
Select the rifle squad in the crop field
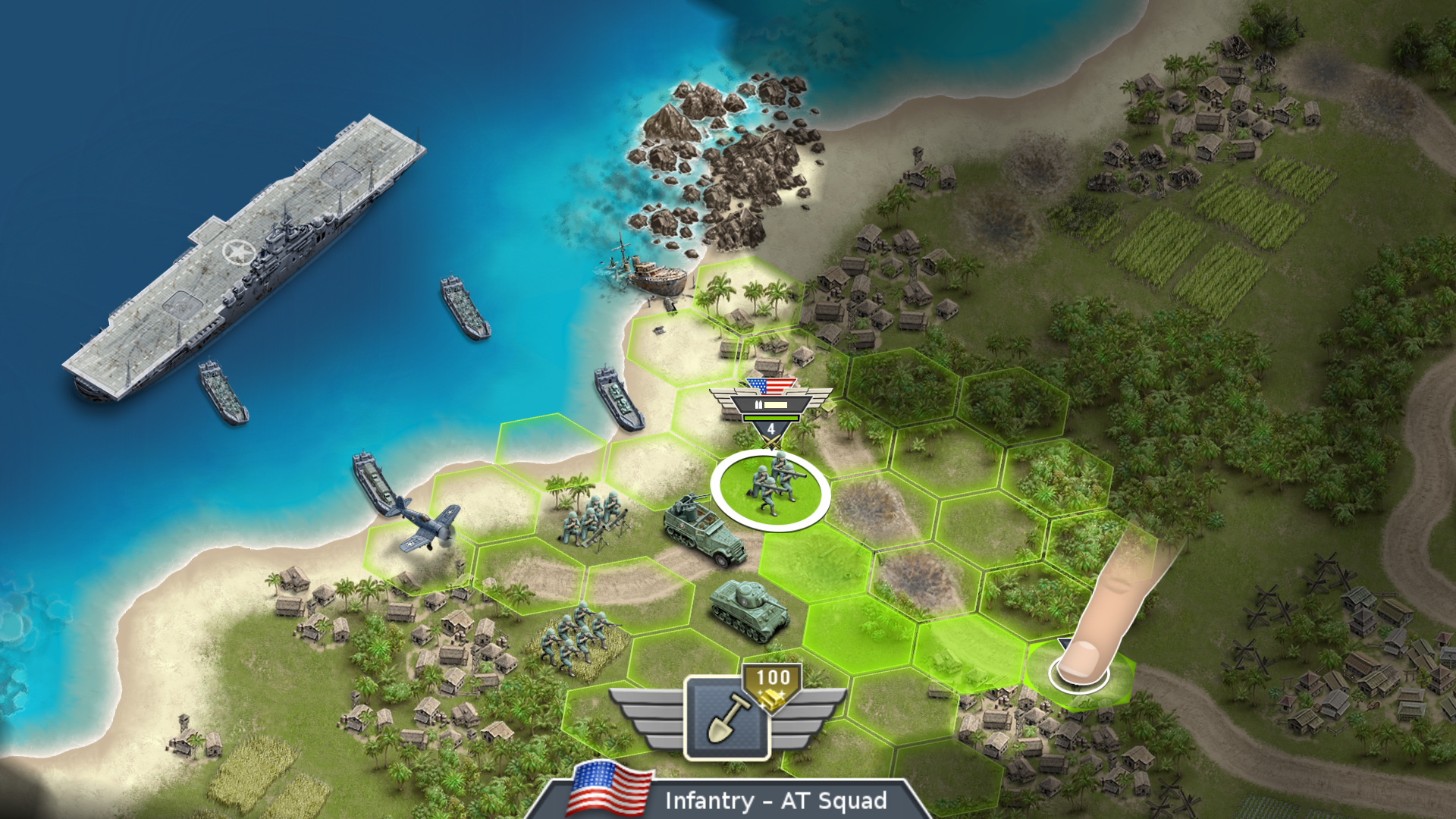pos(576,637)
